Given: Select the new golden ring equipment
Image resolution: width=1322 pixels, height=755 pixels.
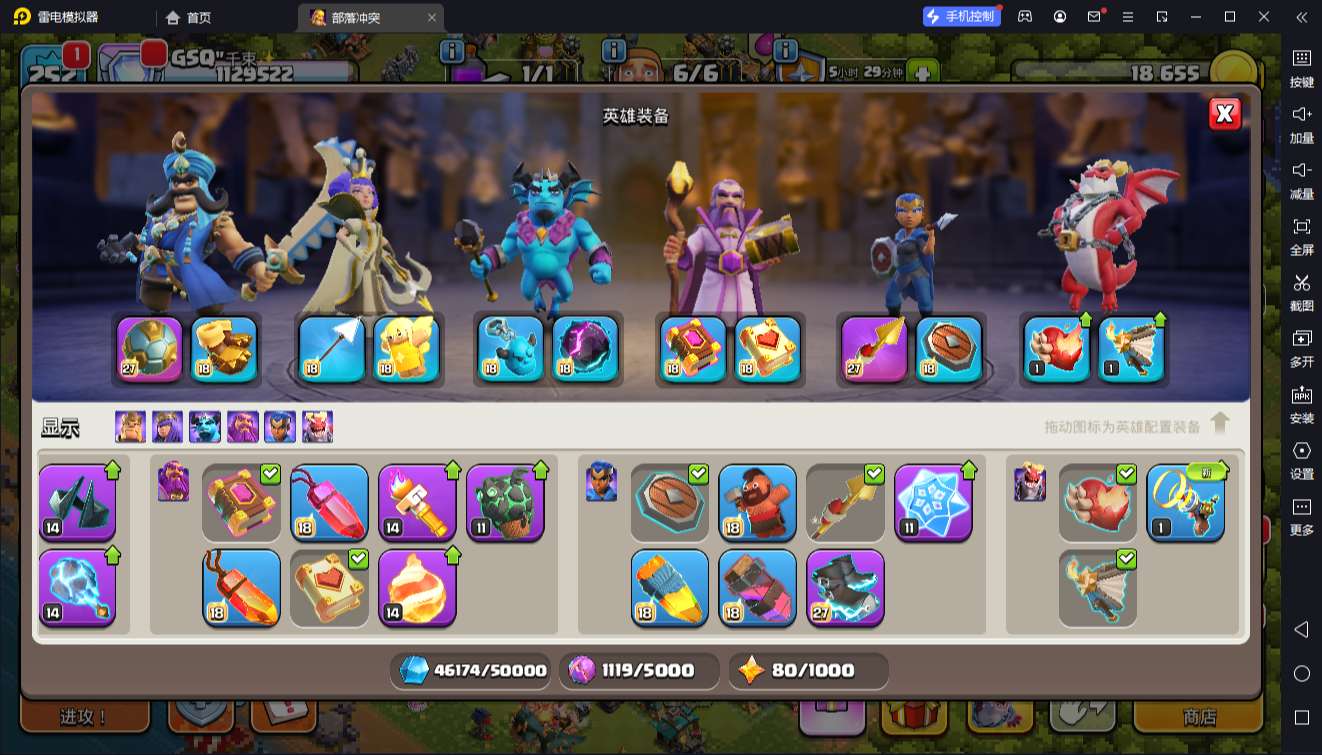Looking at the screenshot, I should (1185, 502).
